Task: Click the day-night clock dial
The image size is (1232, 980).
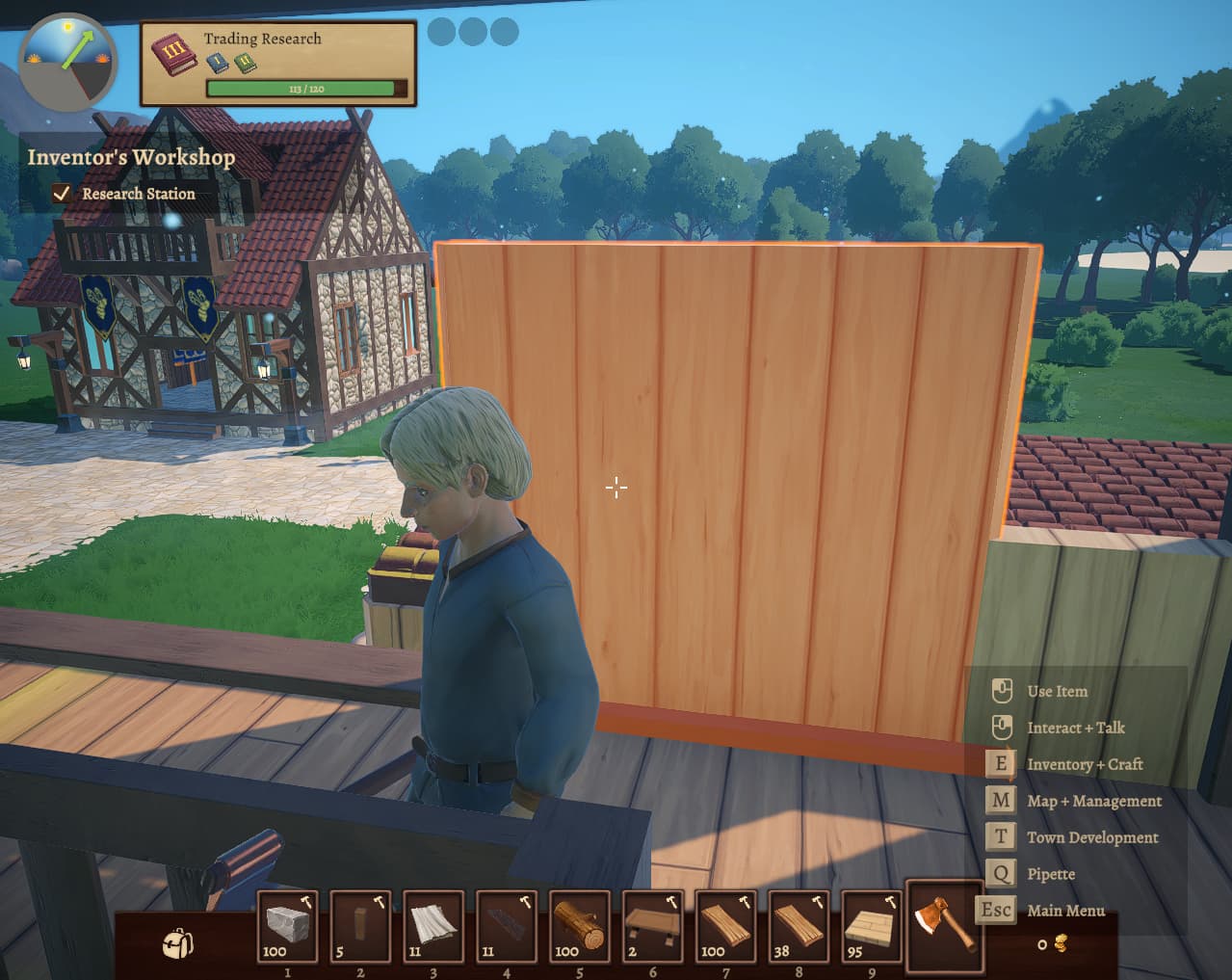Action: coord(67,58)
